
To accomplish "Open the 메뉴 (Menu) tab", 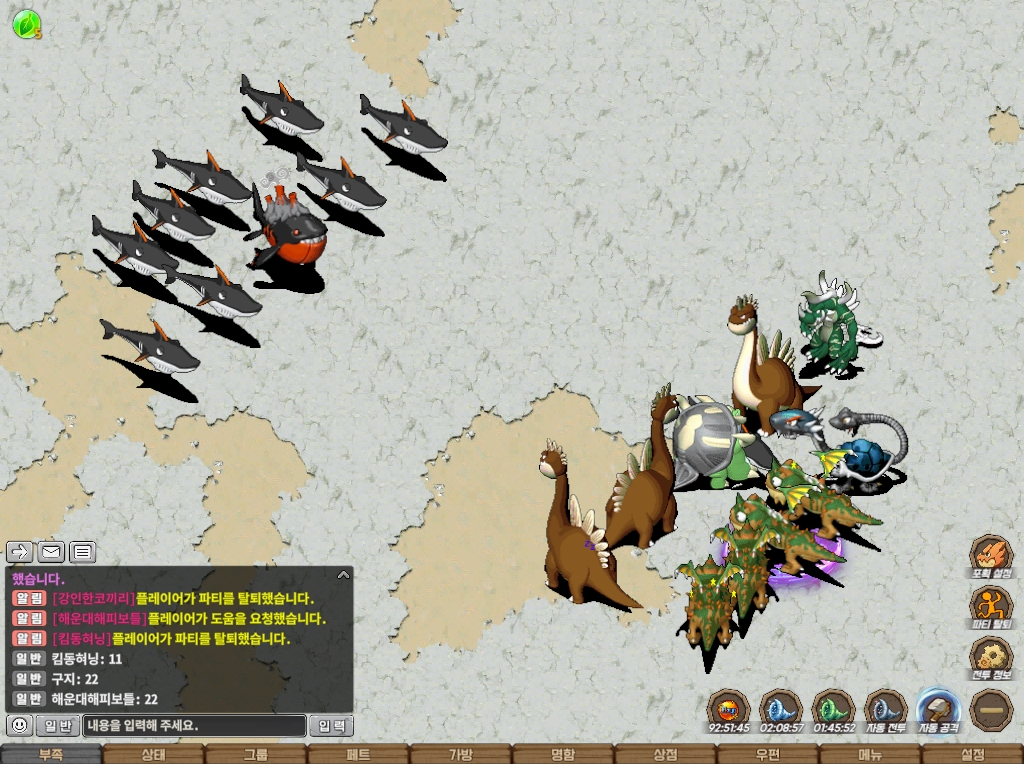I will coord(870,755).
